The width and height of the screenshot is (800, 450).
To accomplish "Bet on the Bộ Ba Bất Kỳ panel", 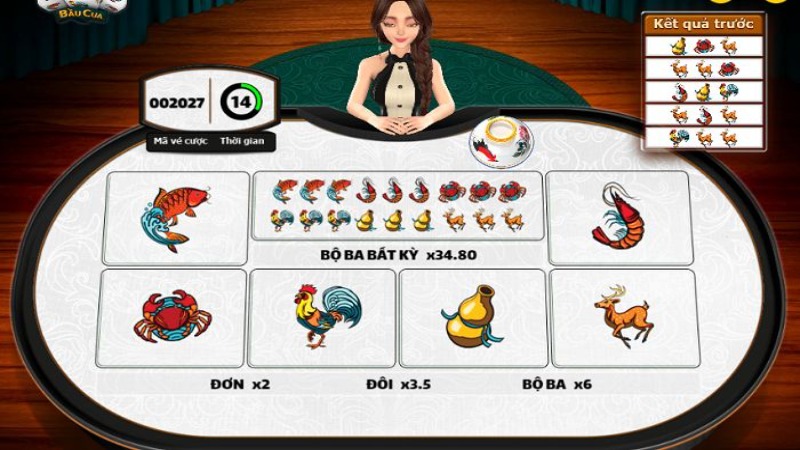I will 398,206.
